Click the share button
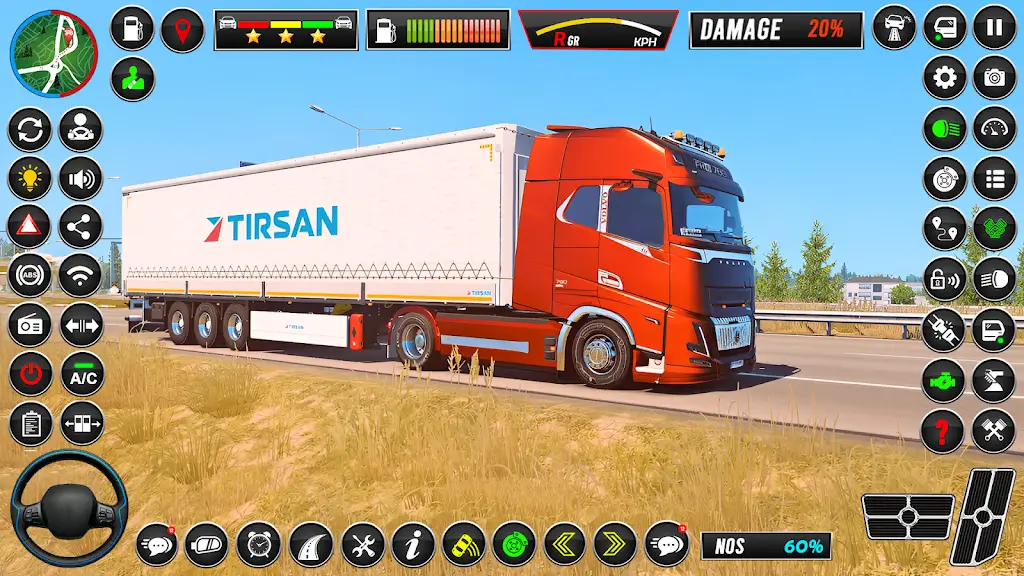Viewport: 1024px width, 576px height. coord(80,227)
